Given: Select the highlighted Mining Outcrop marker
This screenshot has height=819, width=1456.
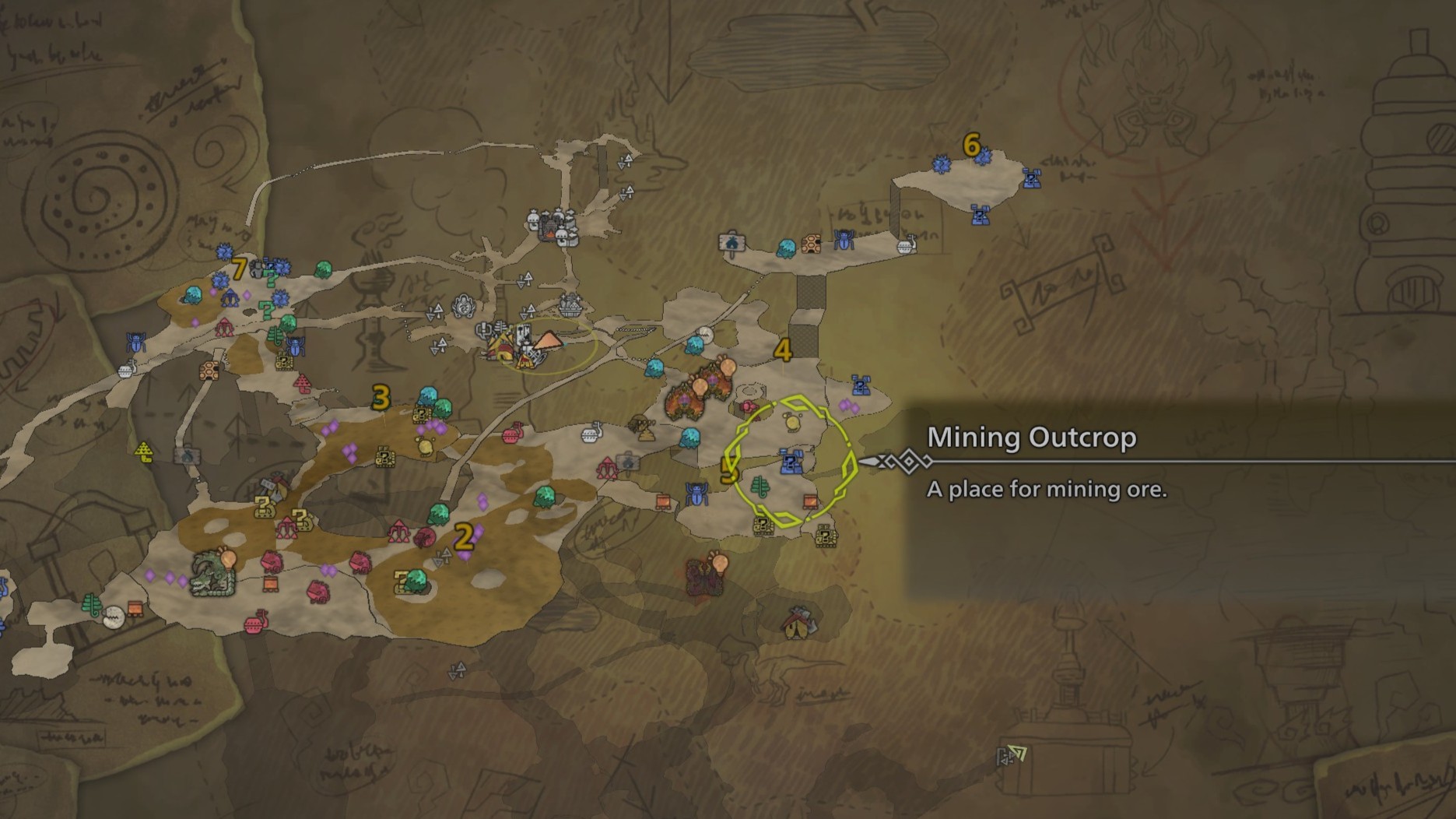Looking at the screenshot, I should [791, 462].
